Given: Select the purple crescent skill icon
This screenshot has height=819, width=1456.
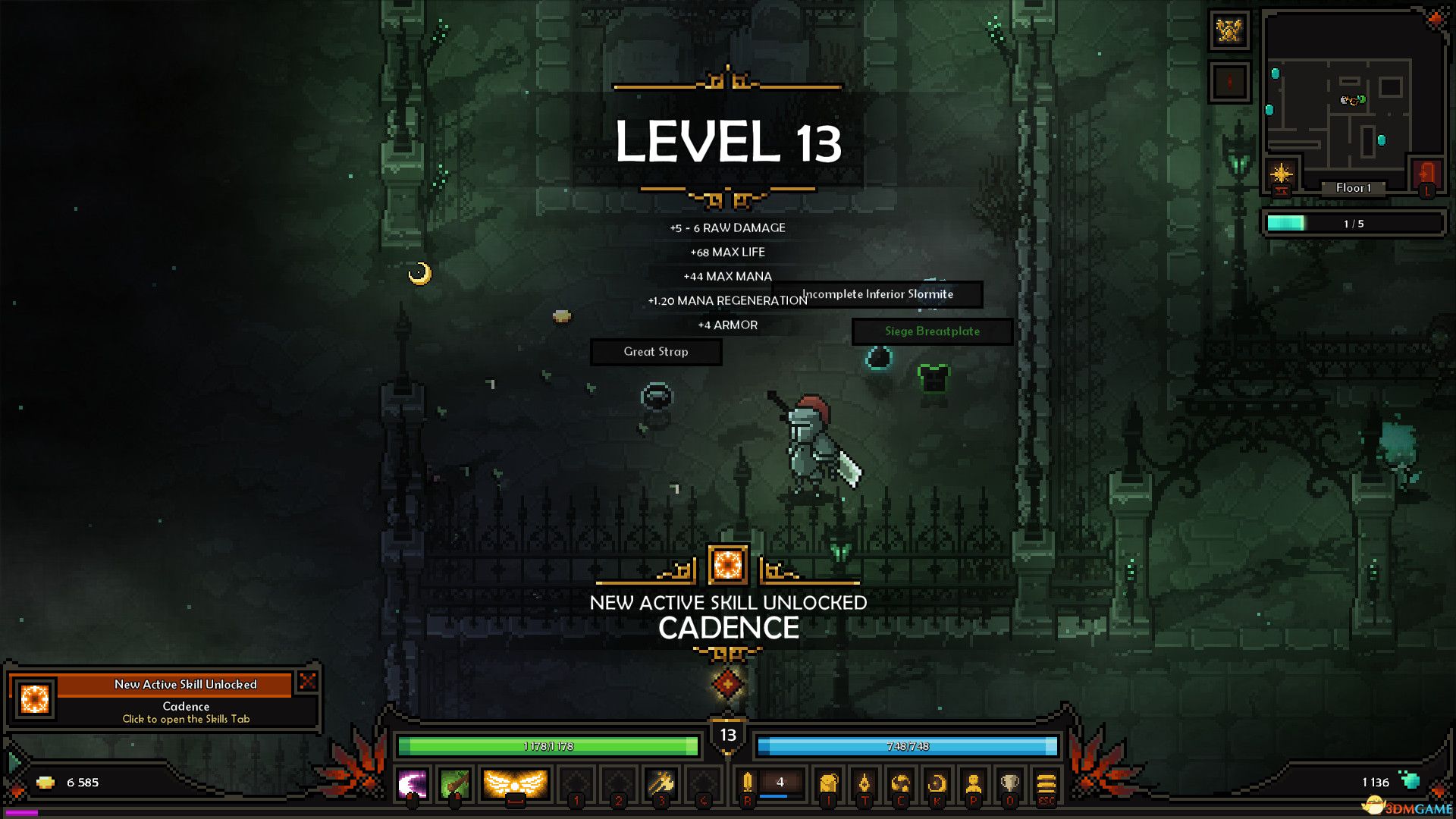Looking at the screenshot, I should (x=412, y=784).
